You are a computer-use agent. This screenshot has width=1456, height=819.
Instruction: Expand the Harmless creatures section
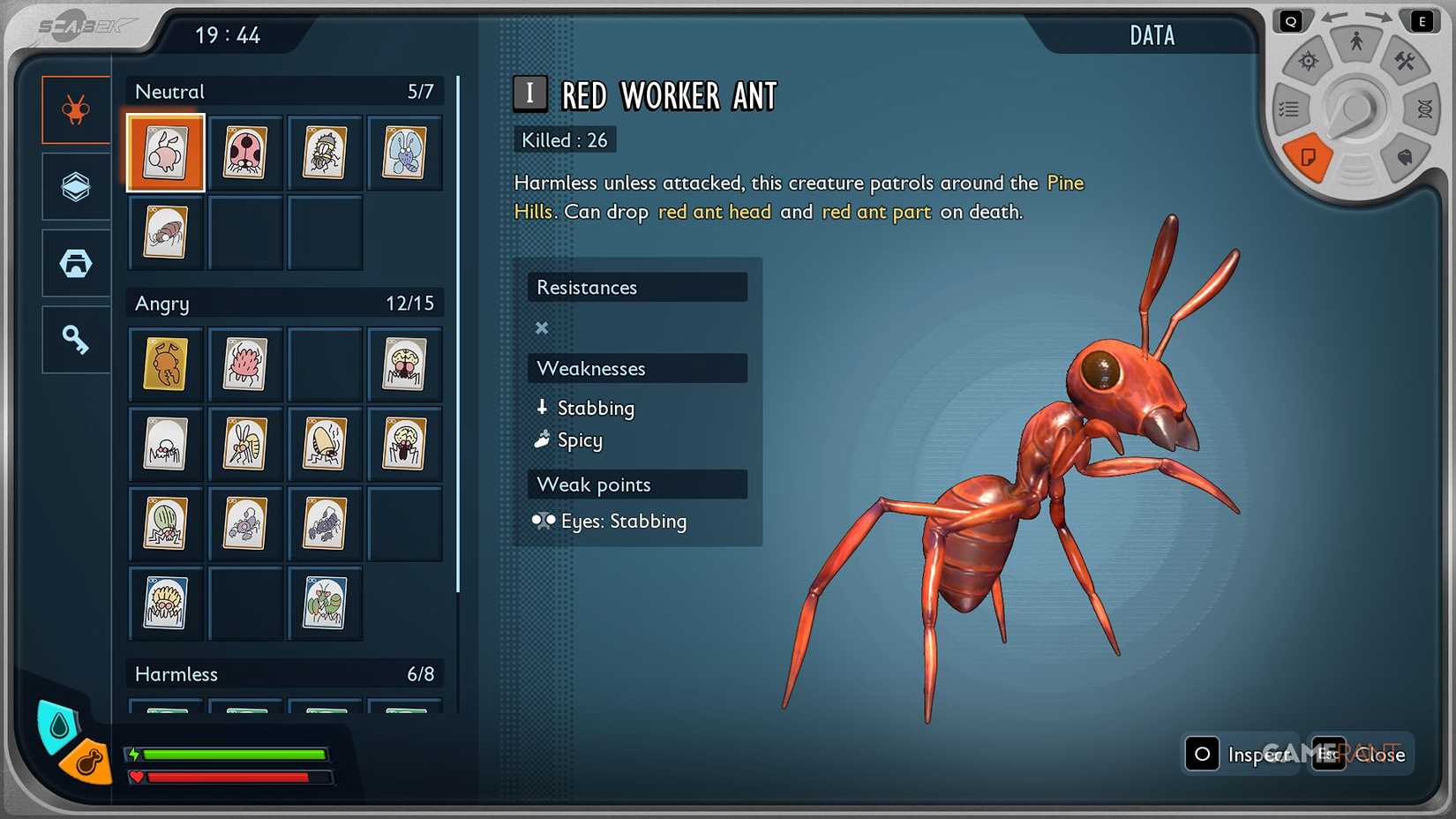(x=284, y=673)
